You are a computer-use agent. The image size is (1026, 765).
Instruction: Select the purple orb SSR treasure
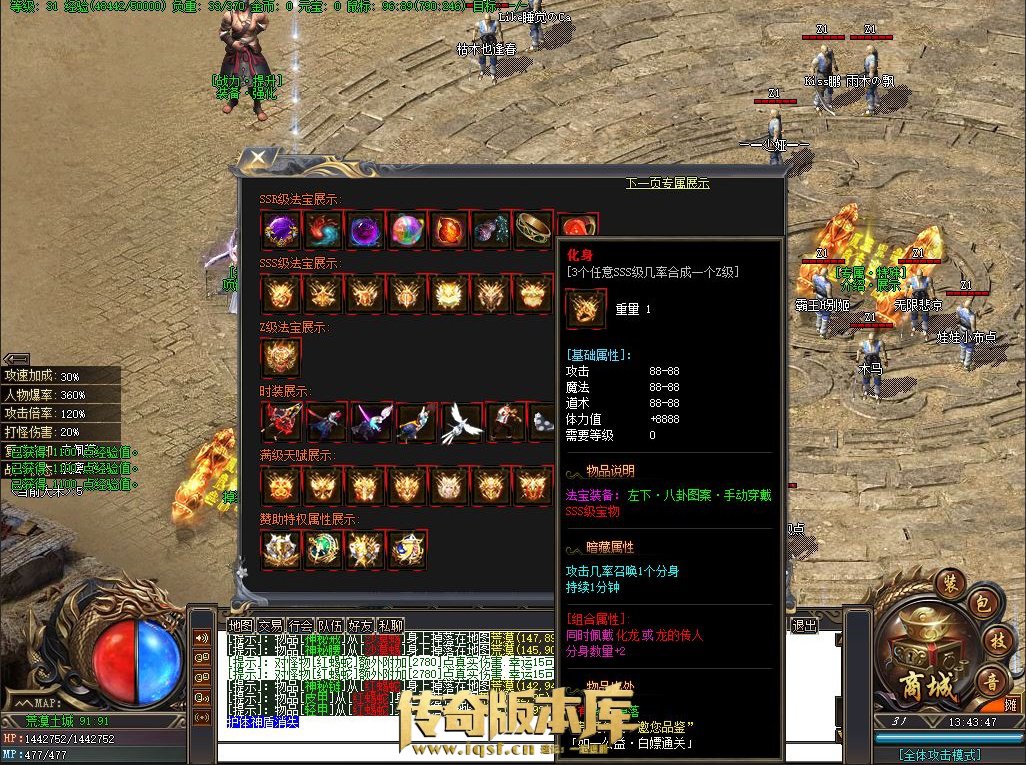pyautogui.click(x=280, y=231)
